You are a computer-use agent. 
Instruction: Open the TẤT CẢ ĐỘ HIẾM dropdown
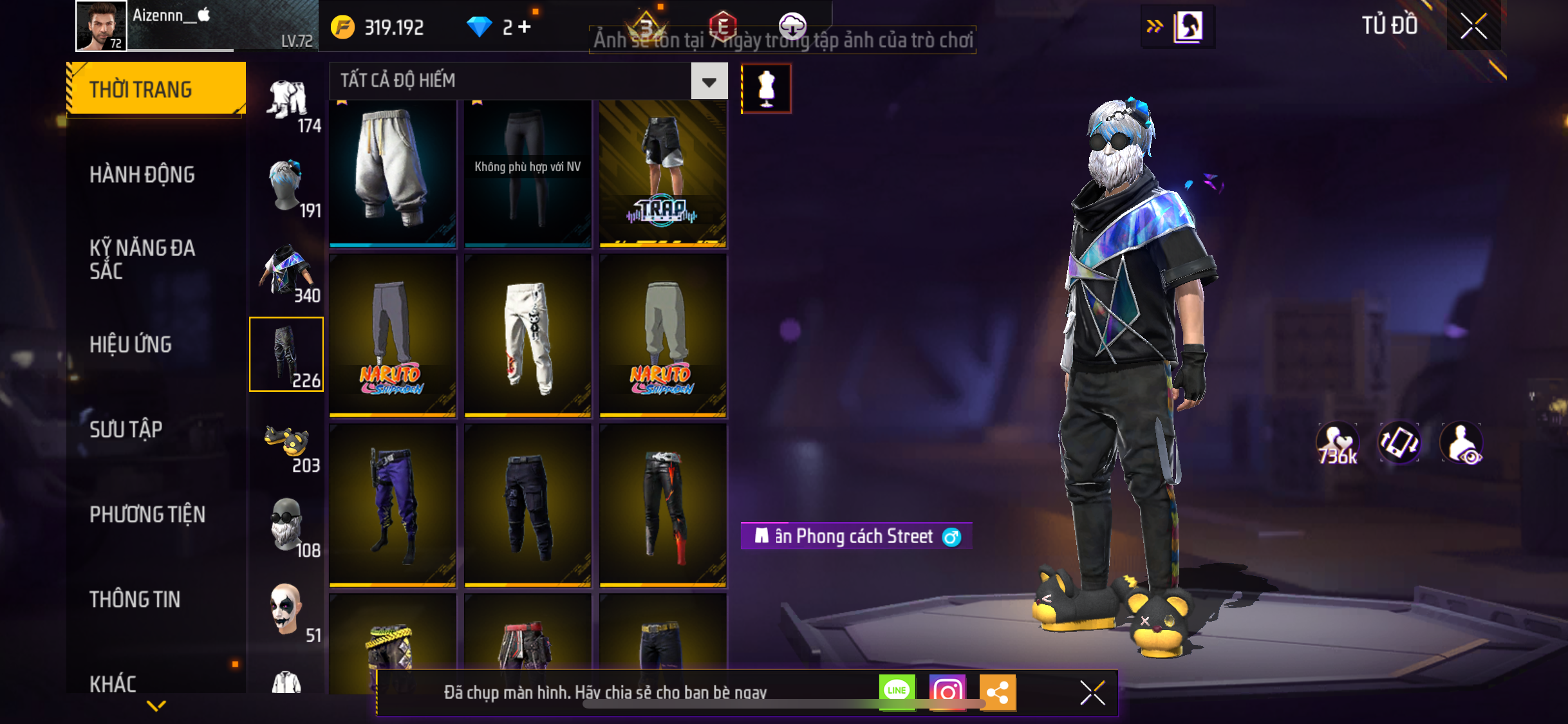click(x=709, y=81)
